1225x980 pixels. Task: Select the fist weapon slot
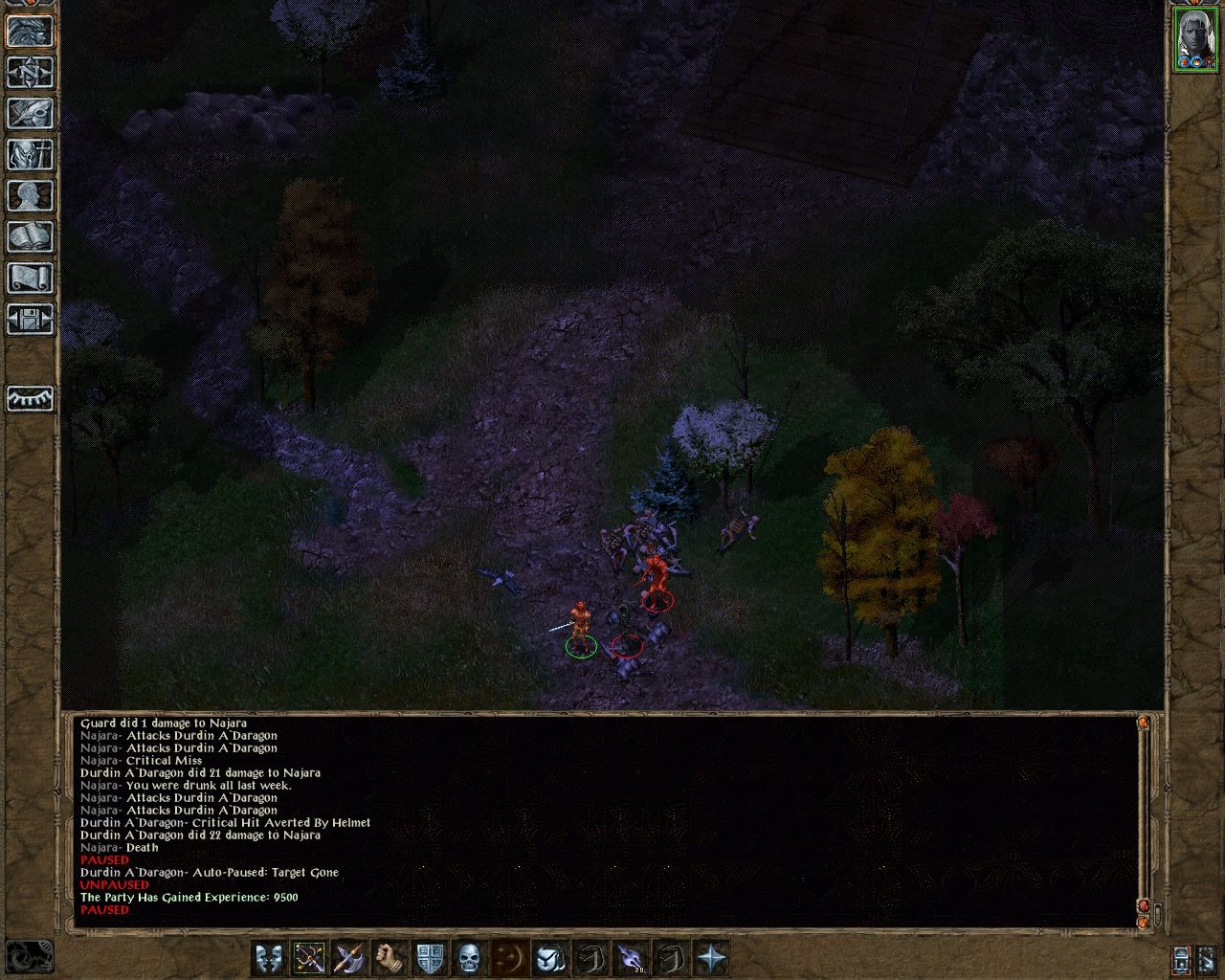389,957
